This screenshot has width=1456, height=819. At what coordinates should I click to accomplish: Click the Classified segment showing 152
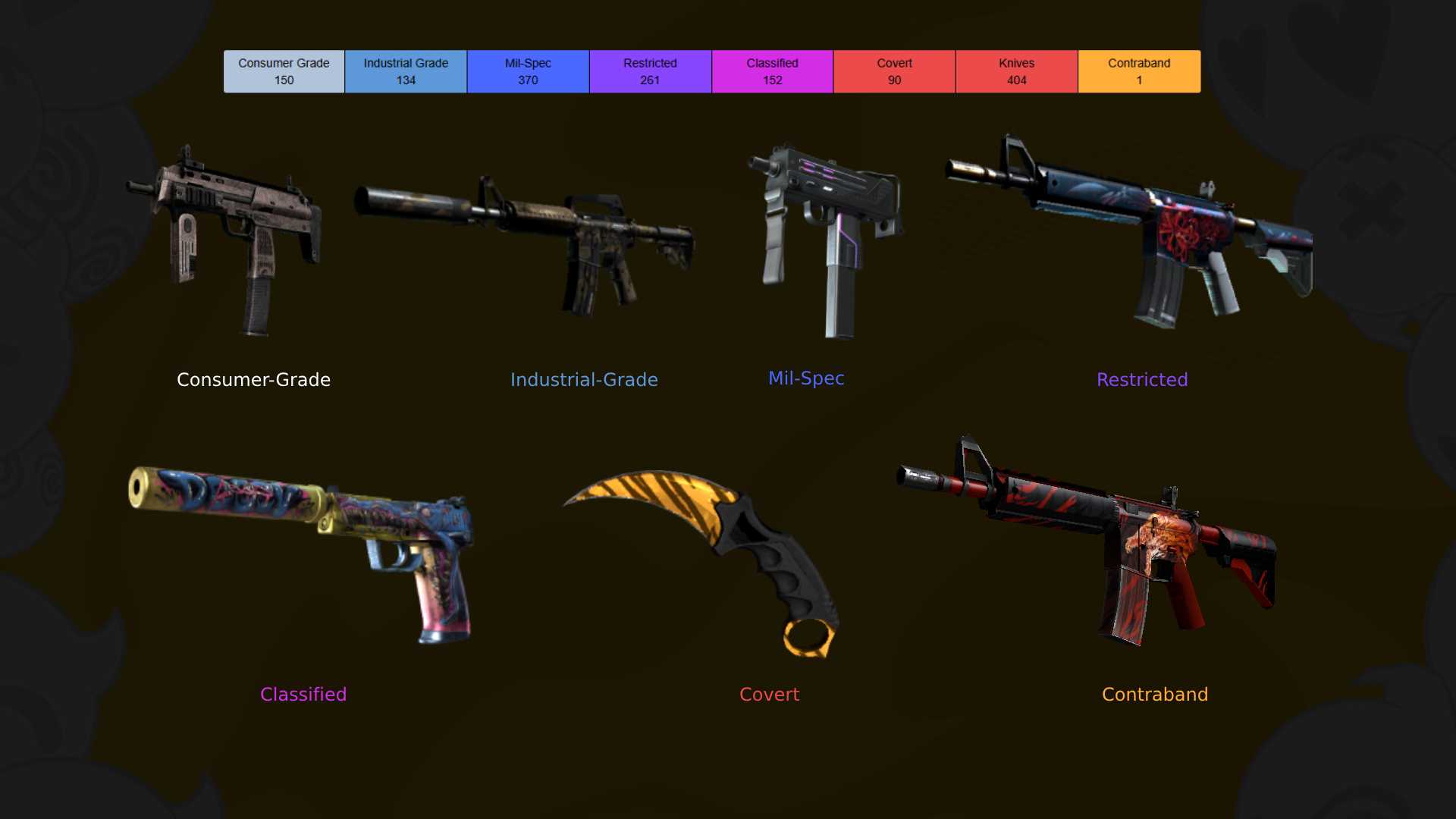pos(772,71)
